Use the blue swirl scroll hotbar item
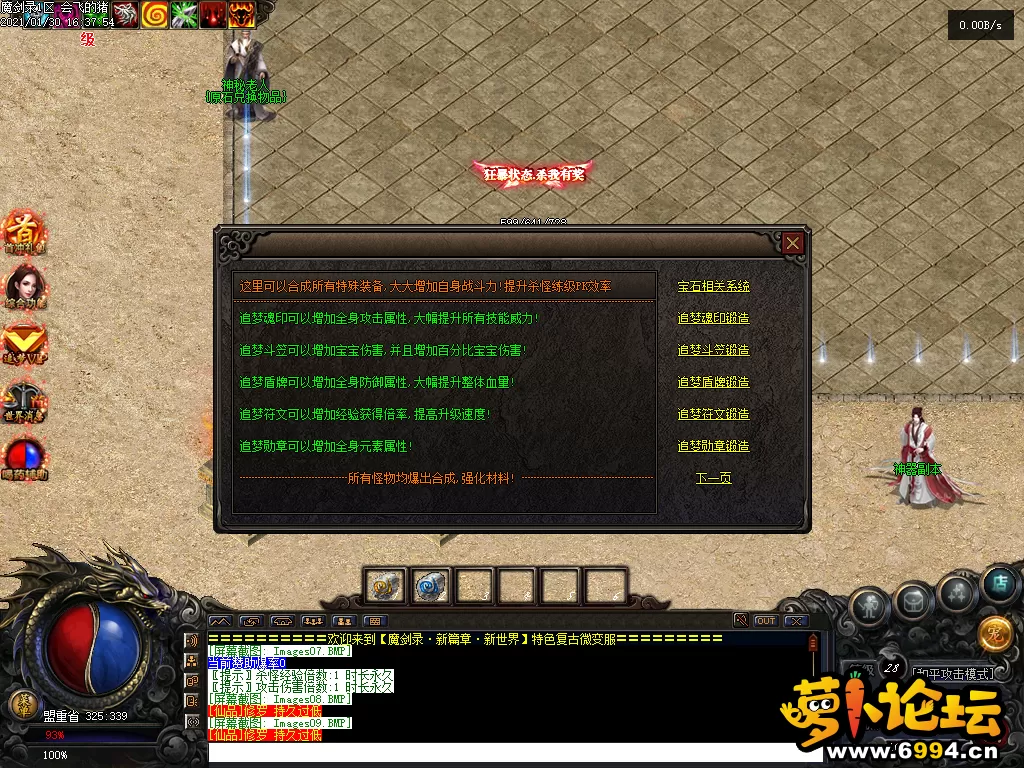The height and width of the screenshot is (768, 1024). click(429, 586)
